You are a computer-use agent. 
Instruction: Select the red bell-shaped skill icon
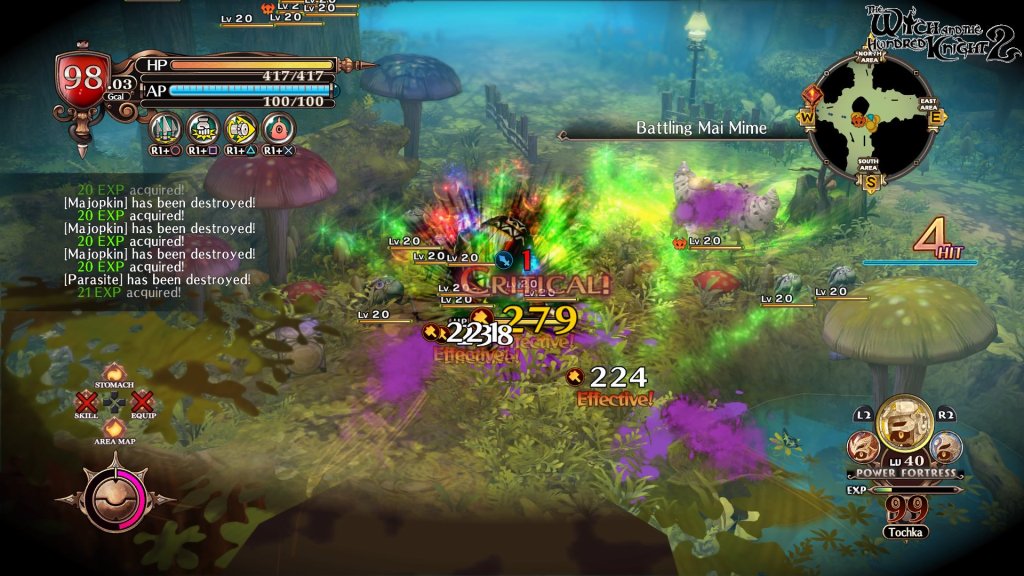[277, 128]
